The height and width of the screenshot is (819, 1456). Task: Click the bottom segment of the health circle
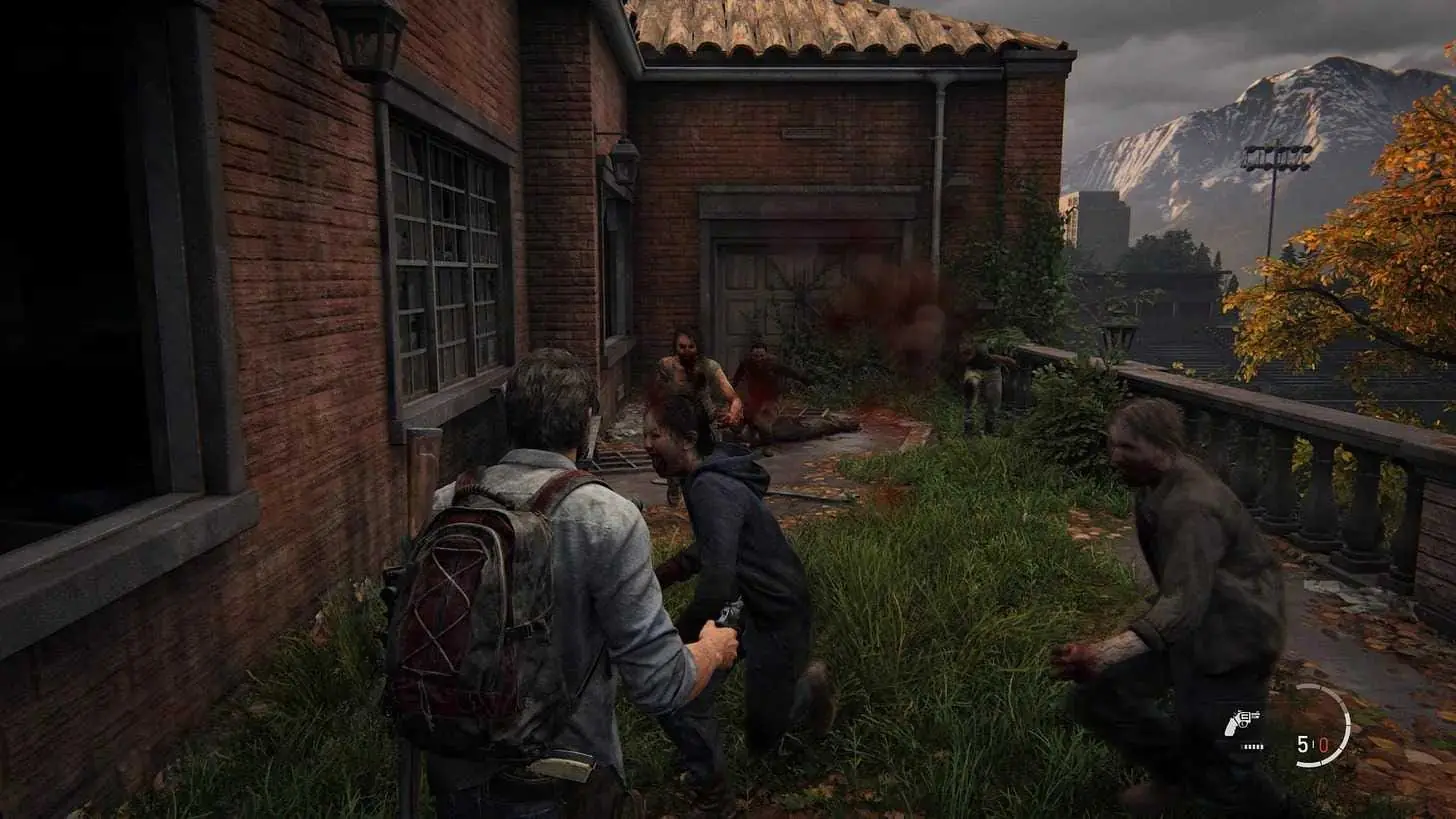1310,764
